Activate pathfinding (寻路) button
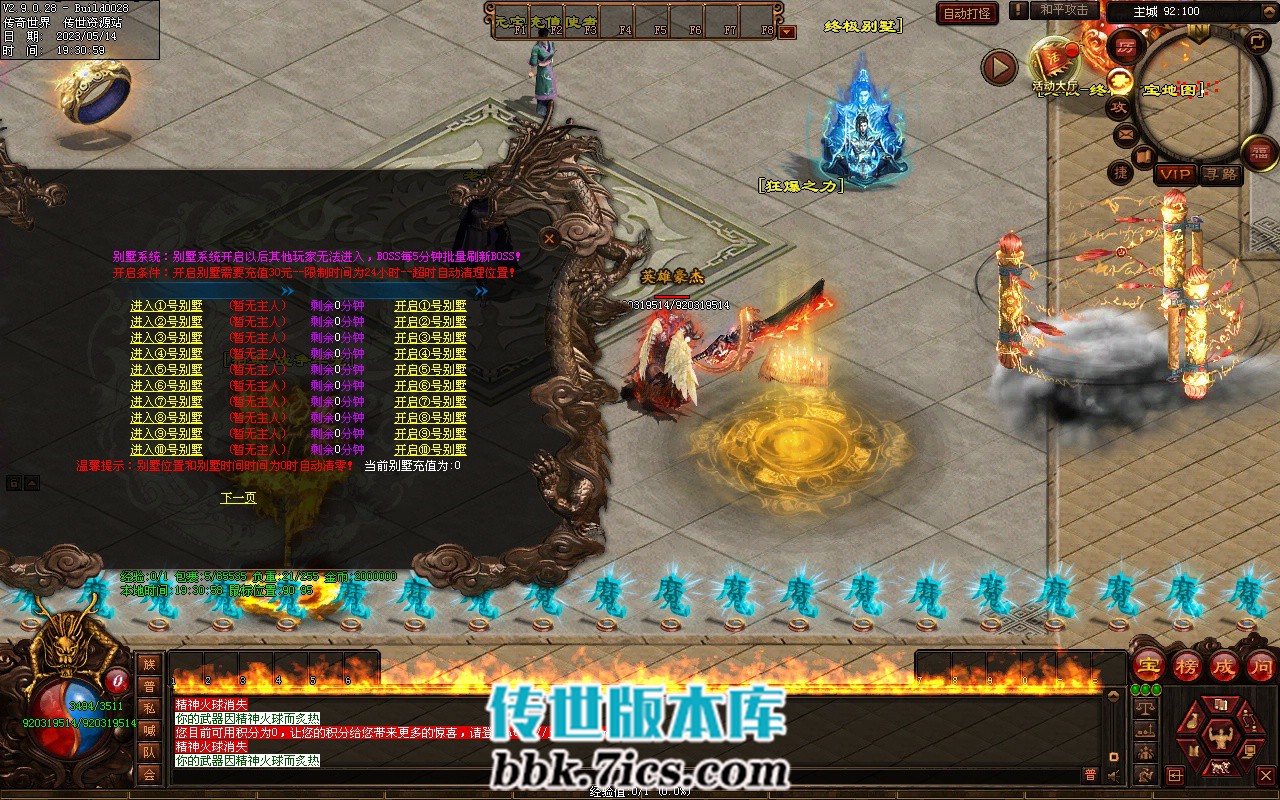 (x=1219, y=174)
